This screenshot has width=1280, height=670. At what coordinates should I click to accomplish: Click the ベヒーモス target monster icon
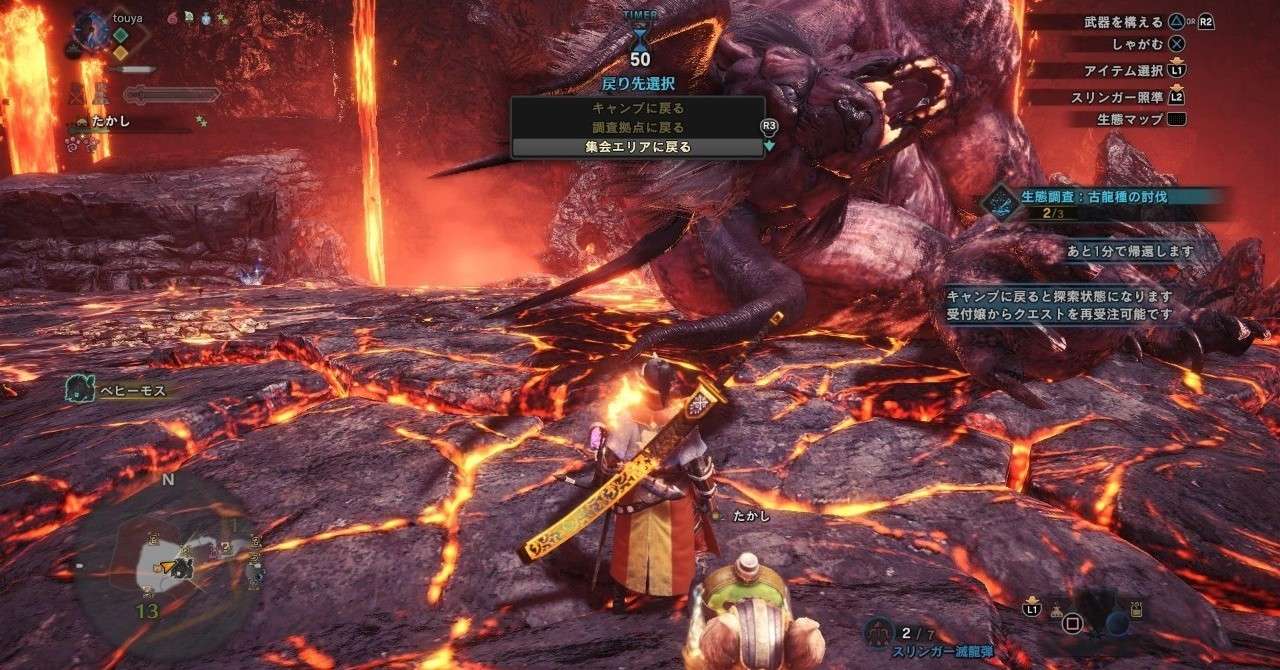(79, 389)
